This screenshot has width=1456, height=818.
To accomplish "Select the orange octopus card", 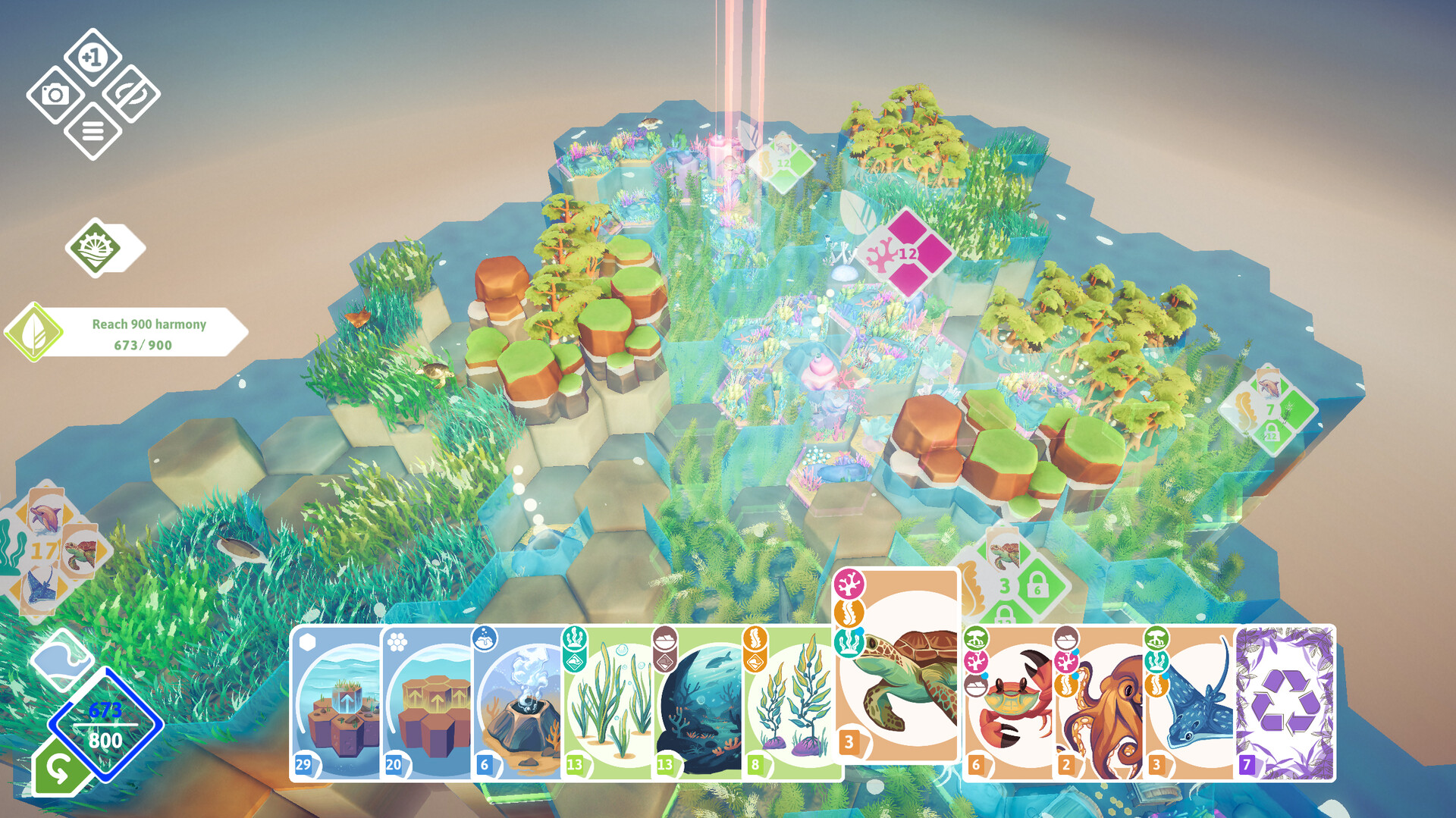I will click(1100, 705).
